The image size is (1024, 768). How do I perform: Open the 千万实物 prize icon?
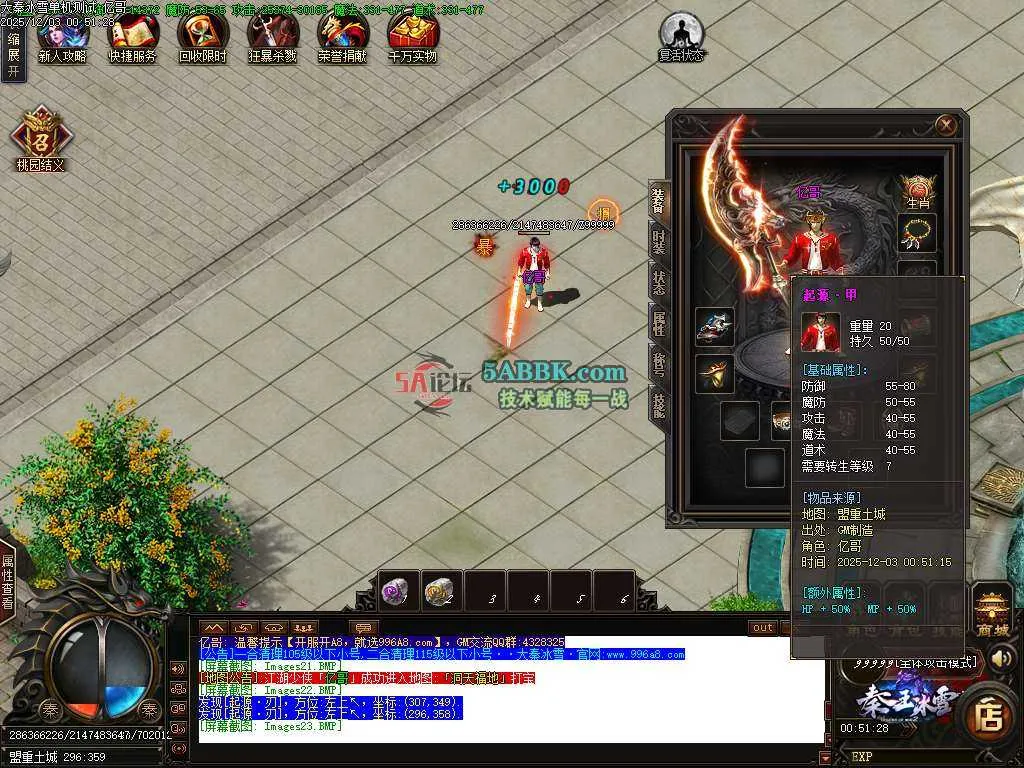[x=413, y=38]
